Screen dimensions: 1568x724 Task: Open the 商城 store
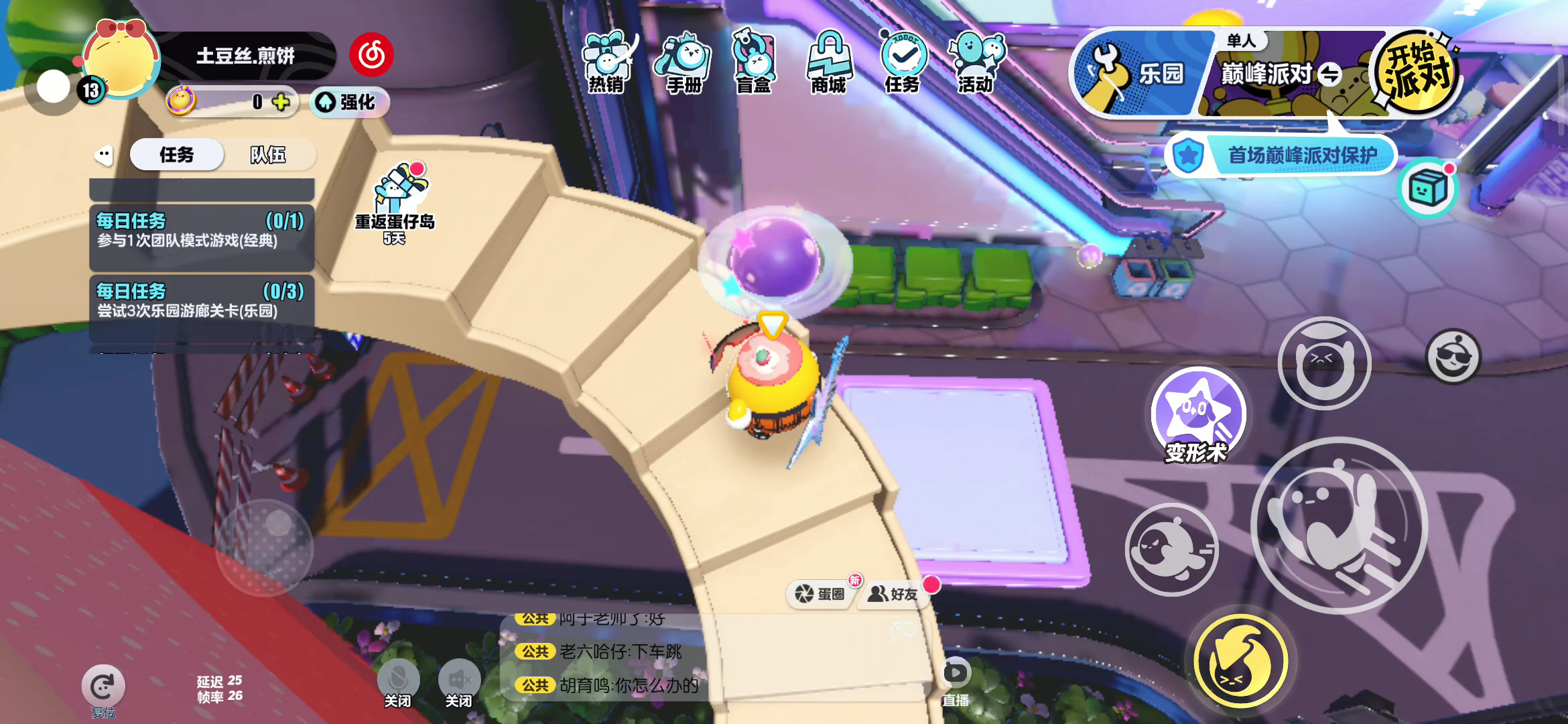point(829,62)
